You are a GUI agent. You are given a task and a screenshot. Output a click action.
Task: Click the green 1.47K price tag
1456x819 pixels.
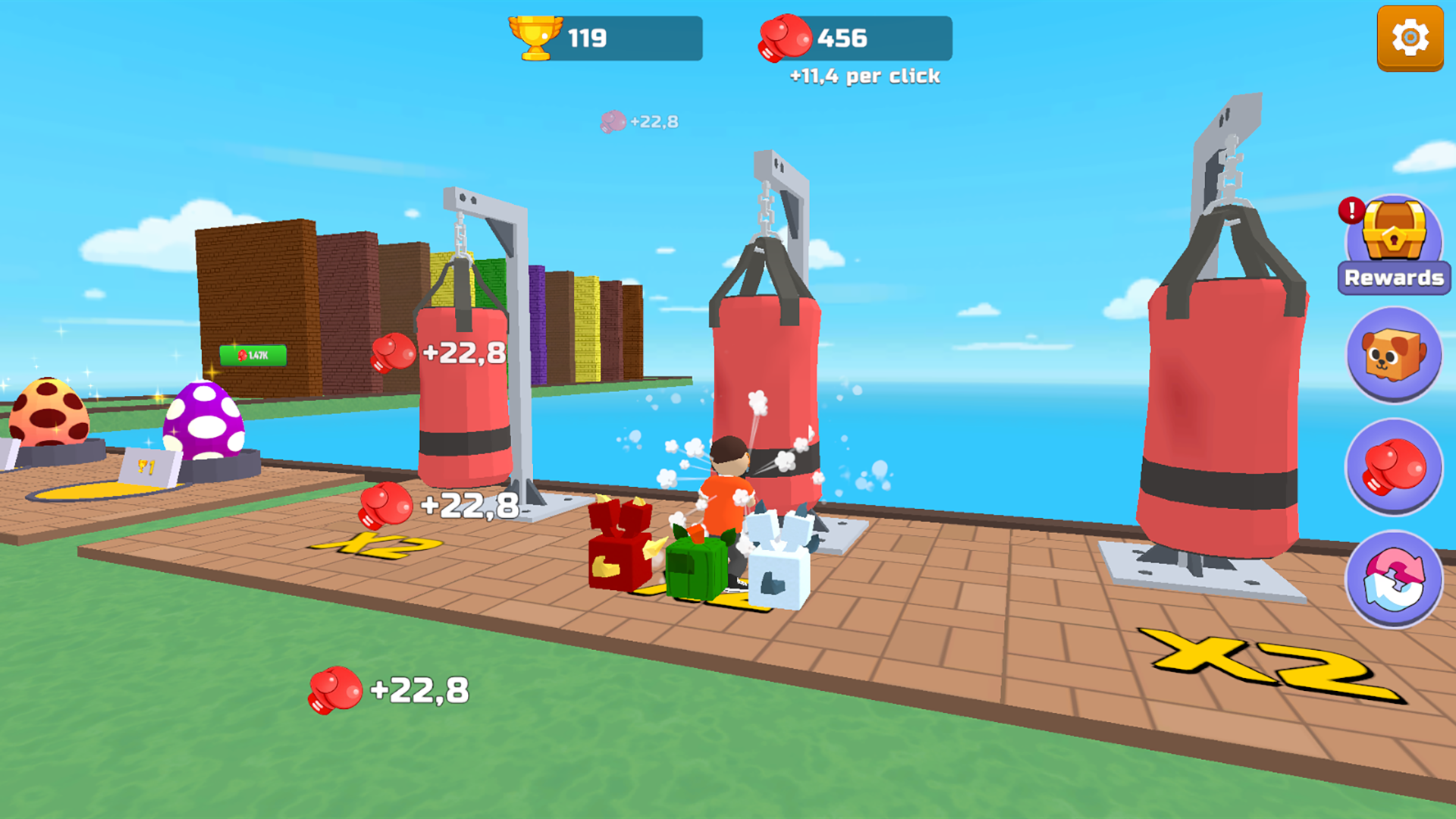coord(253,353)
